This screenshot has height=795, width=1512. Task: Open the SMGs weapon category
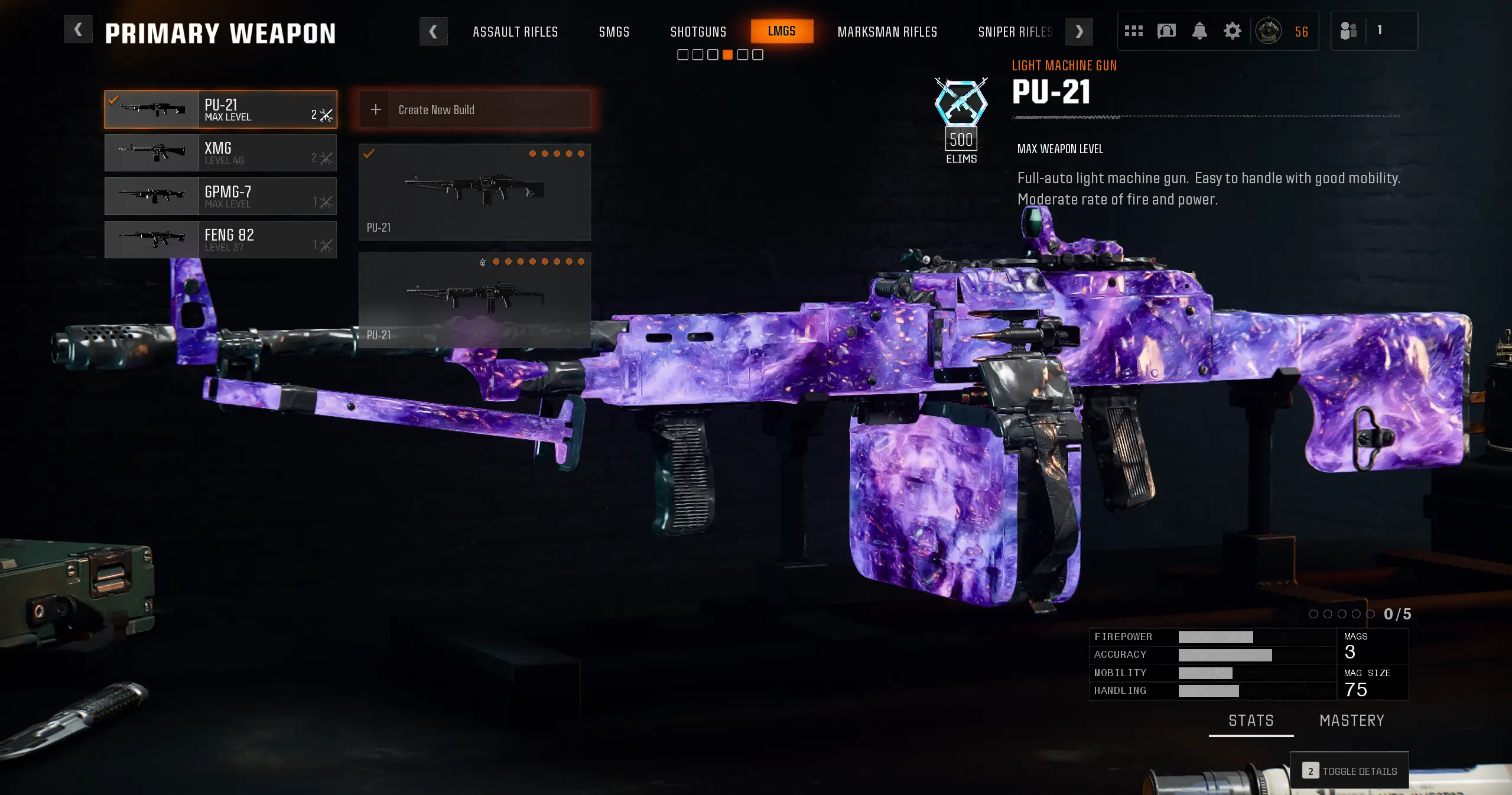click(x=614, y=32)
